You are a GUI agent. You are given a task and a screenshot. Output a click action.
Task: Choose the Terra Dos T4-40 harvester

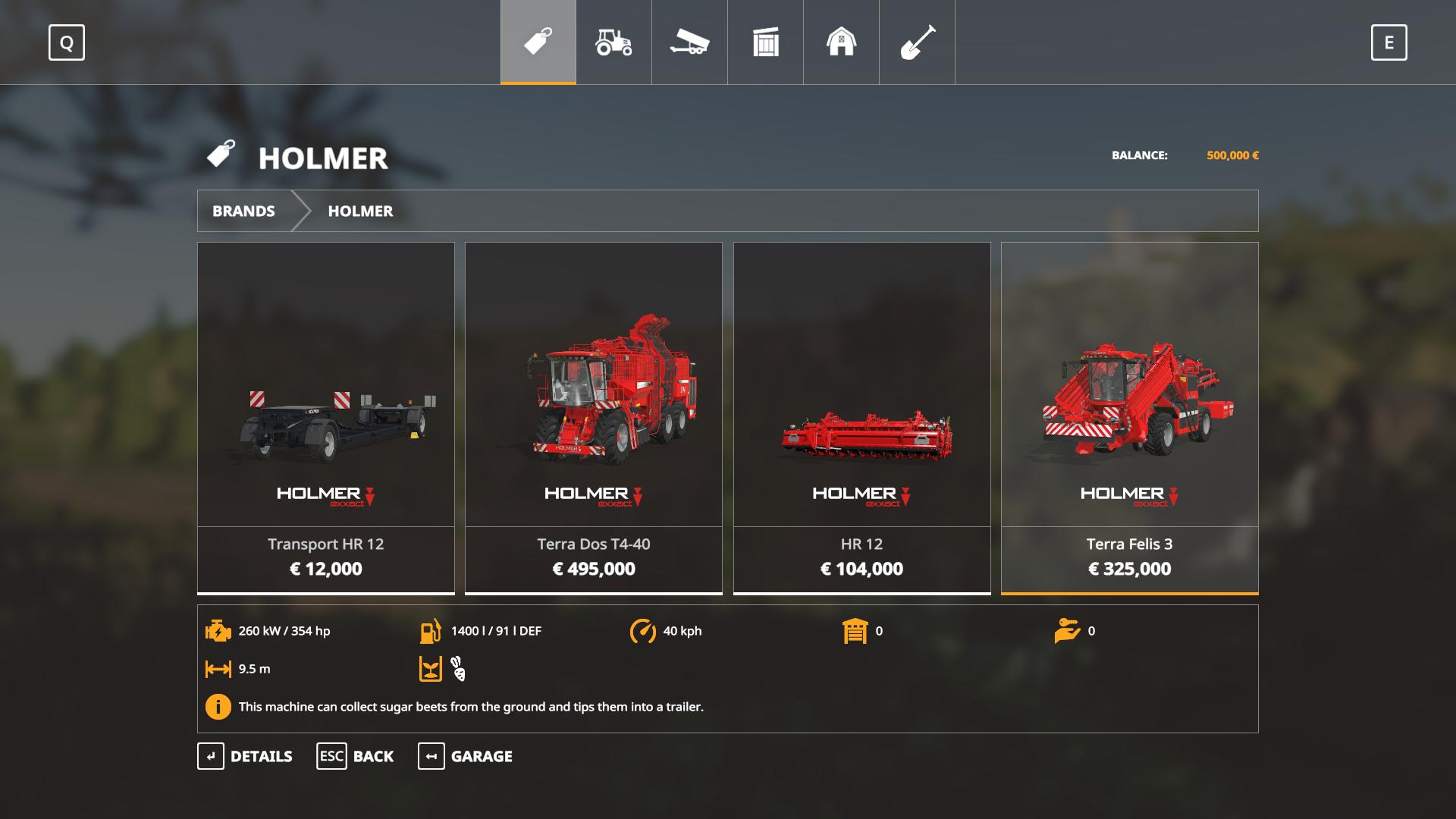click(x=594, y=417)
